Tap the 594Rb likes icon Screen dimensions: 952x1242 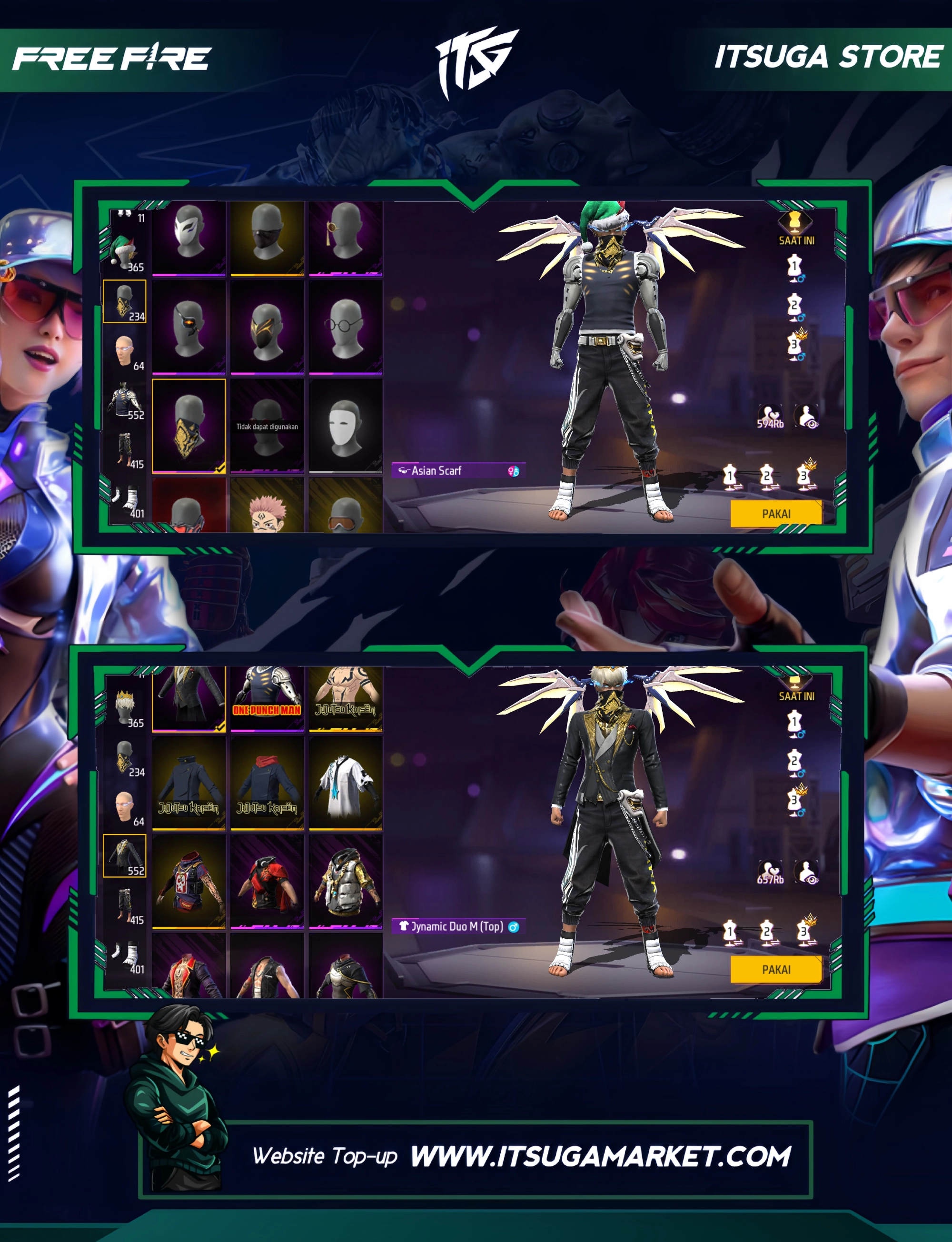point(770,417)
